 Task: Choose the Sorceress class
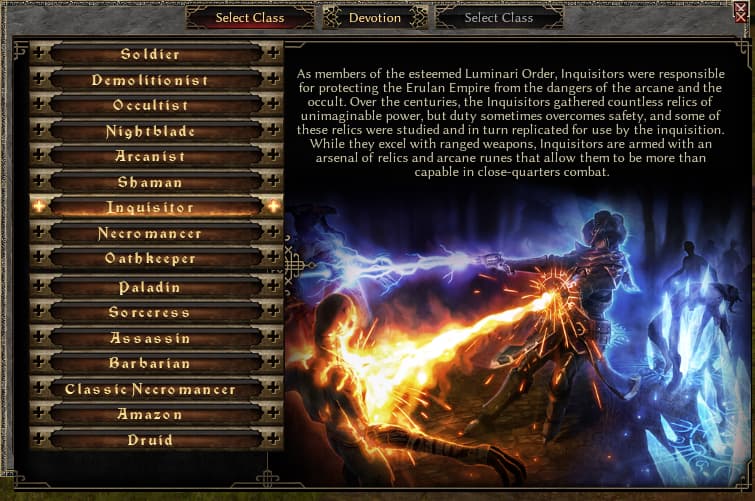pos(151,312)
